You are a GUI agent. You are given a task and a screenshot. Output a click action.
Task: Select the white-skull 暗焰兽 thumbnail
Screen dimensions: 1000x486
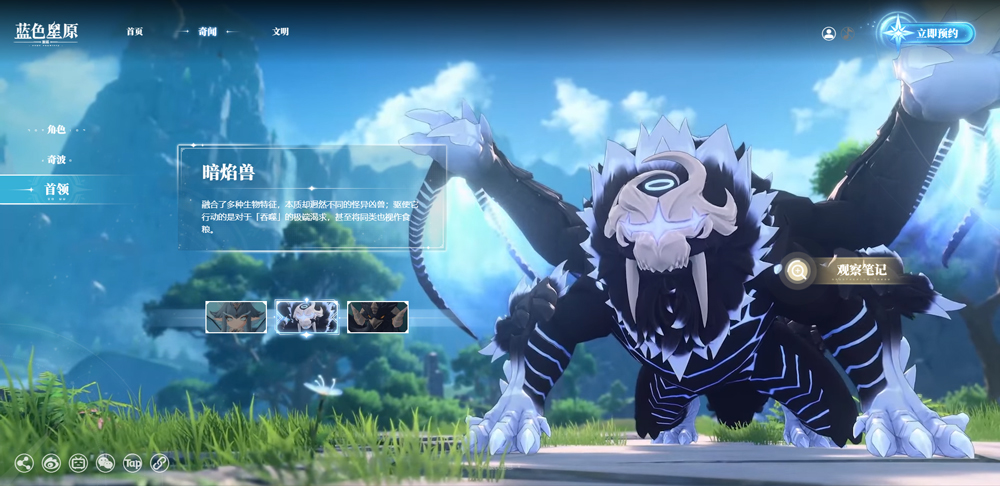click(x=307, y=317)
